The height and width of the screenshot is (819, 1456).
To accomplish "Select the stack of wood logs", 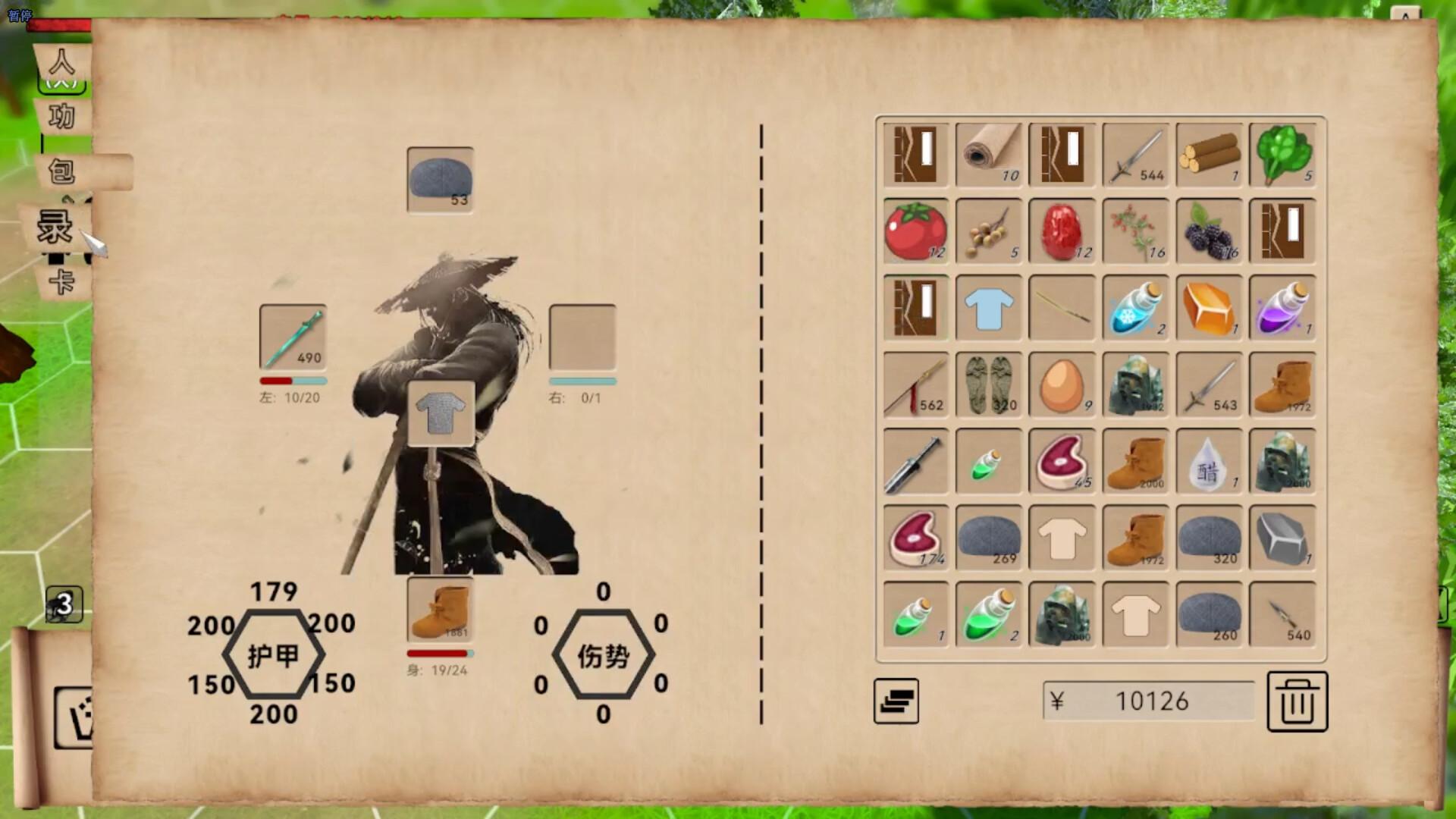I will tap(1209, 155).
